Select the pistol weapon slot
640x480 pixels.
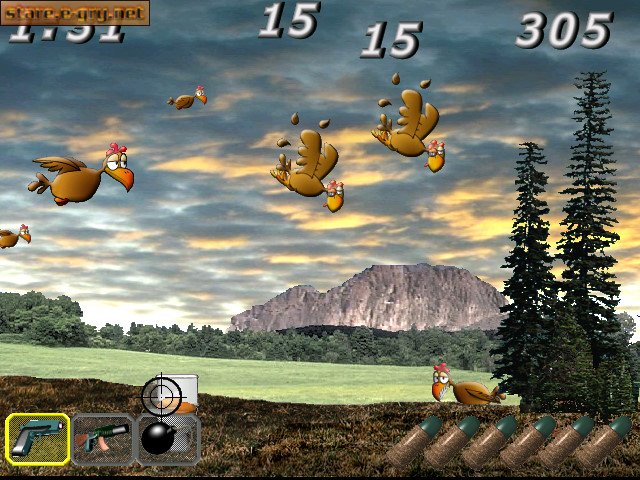pyautogui.click(x=38, y=439)
